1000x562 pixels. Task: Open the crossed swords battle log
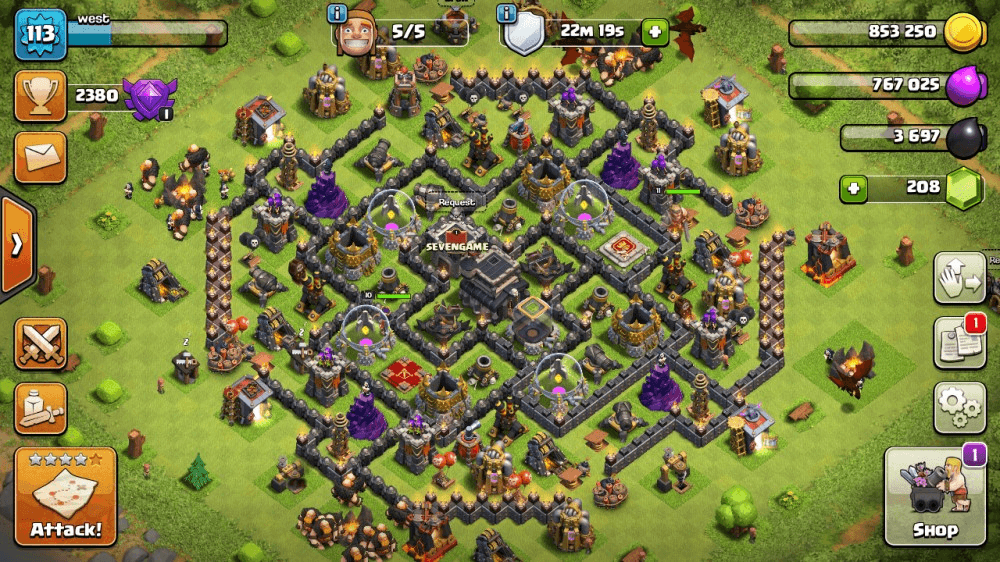point(41,343)
